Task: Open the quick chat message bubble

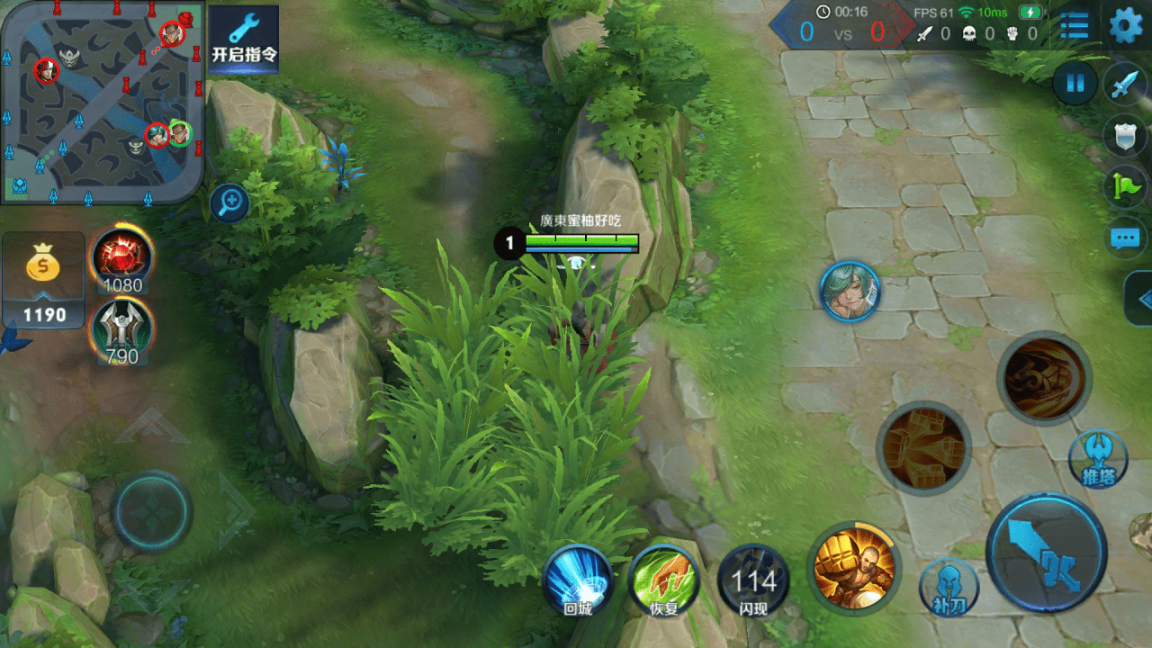Action: [1125, 238]
